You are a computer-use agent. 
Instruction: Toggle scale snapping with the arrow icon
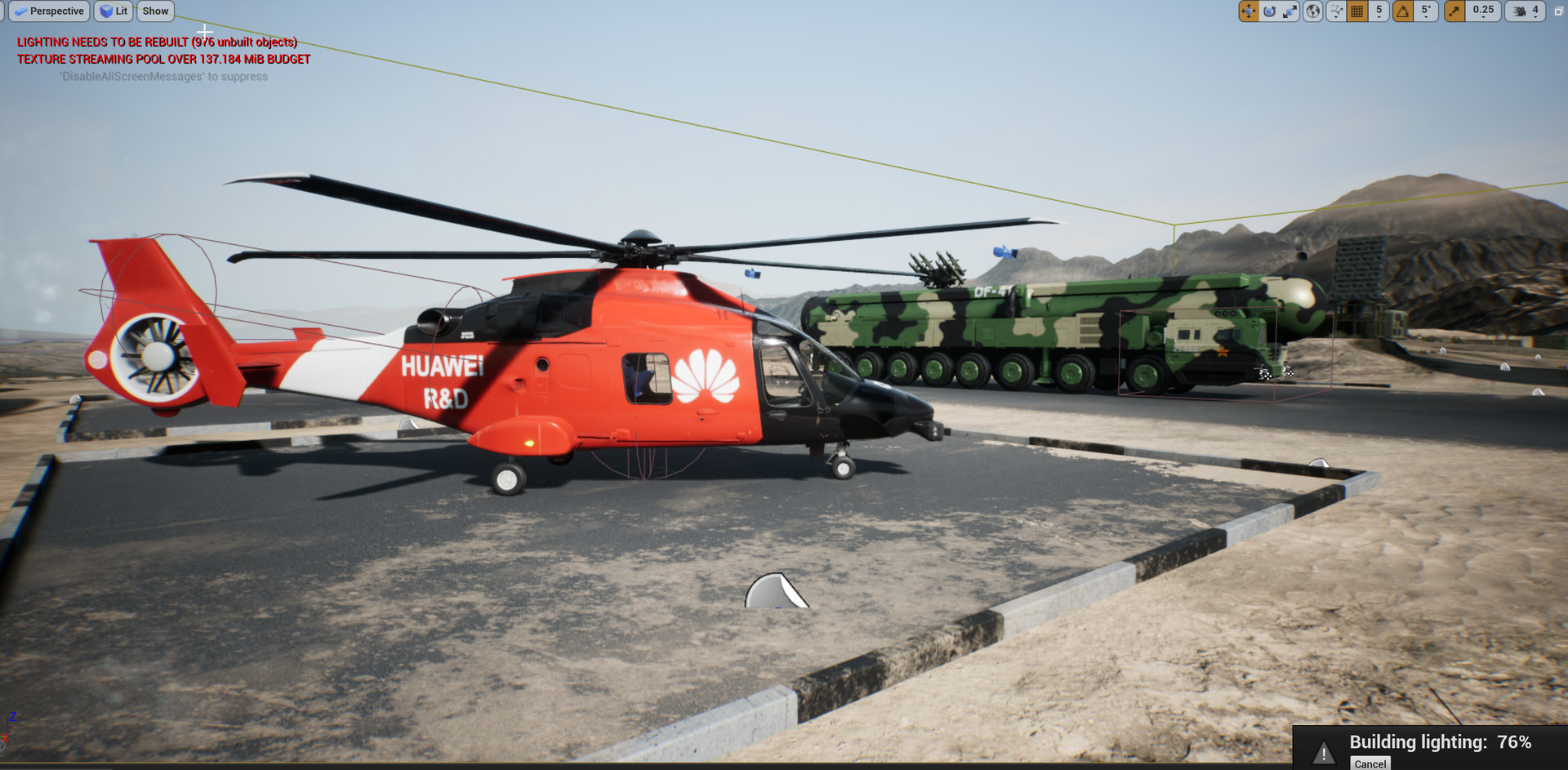tap(1454, 11)
